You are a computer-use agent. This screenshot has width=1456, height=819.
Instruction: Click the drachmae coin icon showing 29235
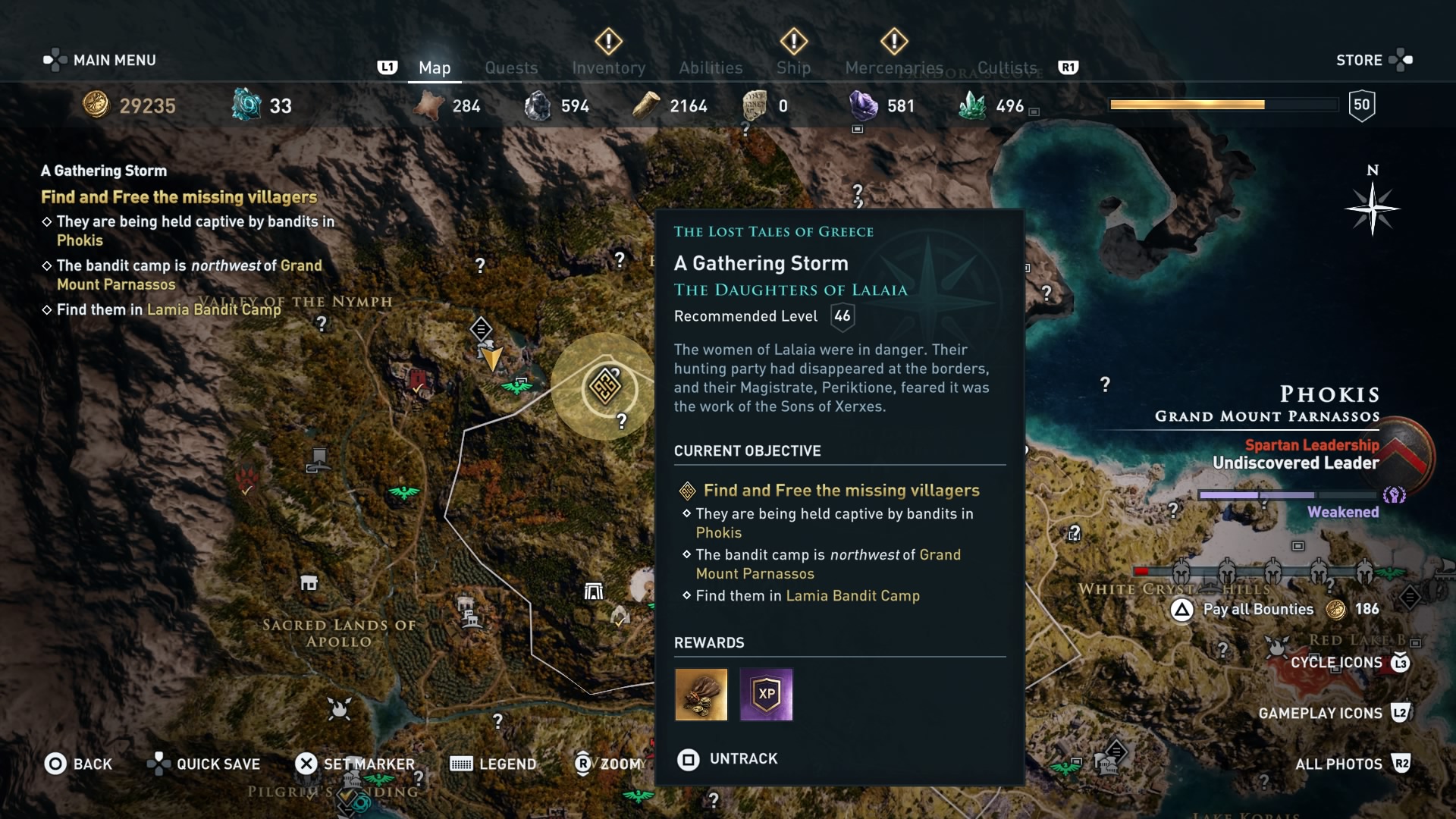pyautogui.click(x=97, y=105)
